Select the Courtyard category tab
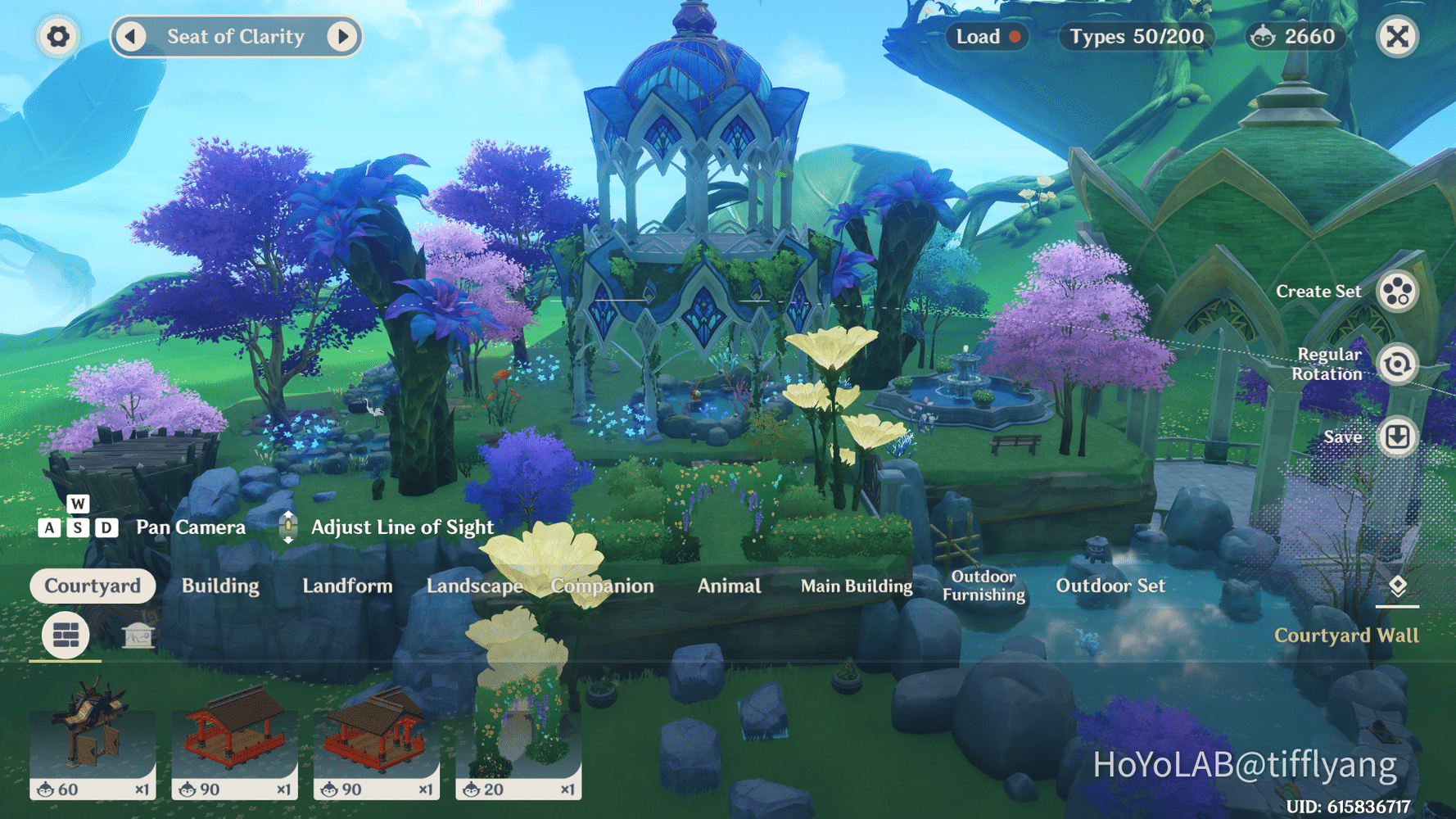 (93, 586)
